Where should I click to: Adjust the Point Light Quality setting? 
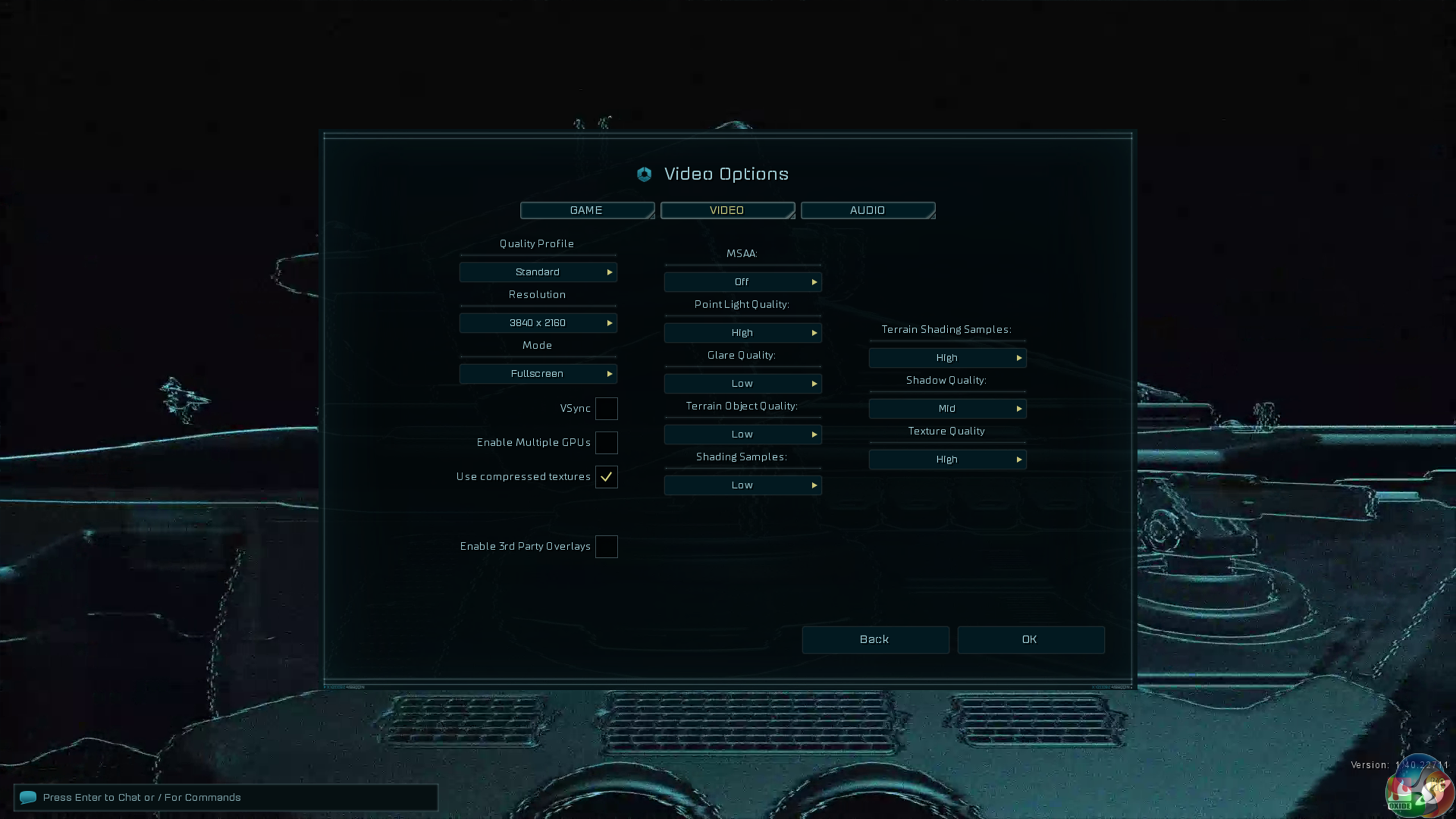click(x=743, y=332)
